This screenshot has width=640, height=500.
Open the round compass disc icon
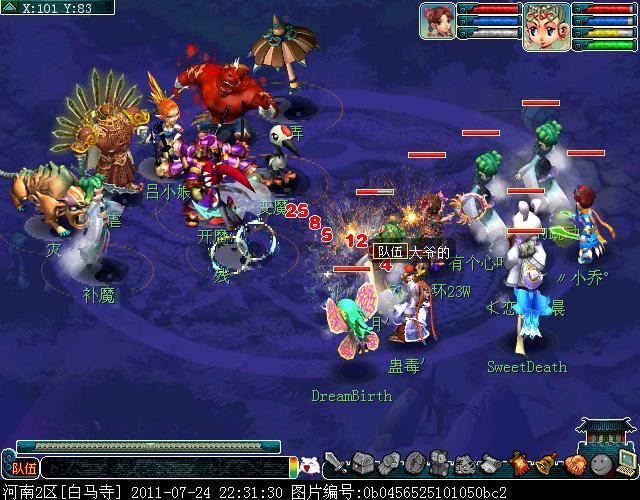[x=414, y=464]
